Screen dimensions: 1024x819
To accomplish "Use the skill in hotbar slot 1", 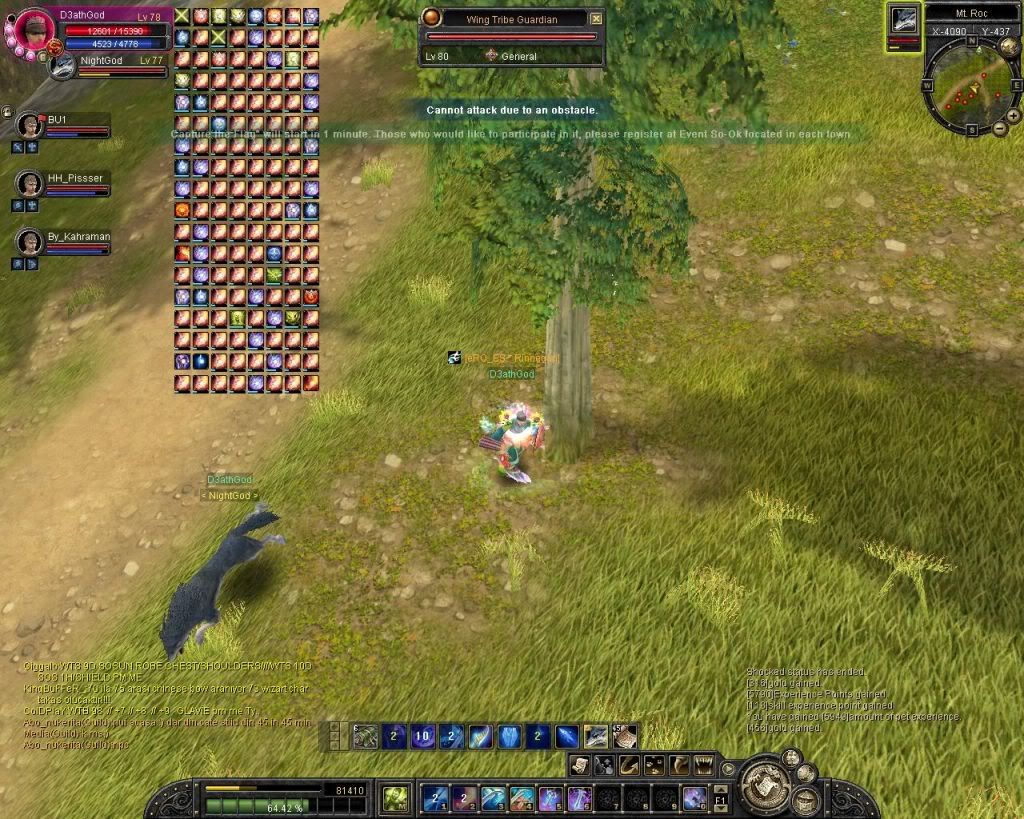I will click(434, 798).
